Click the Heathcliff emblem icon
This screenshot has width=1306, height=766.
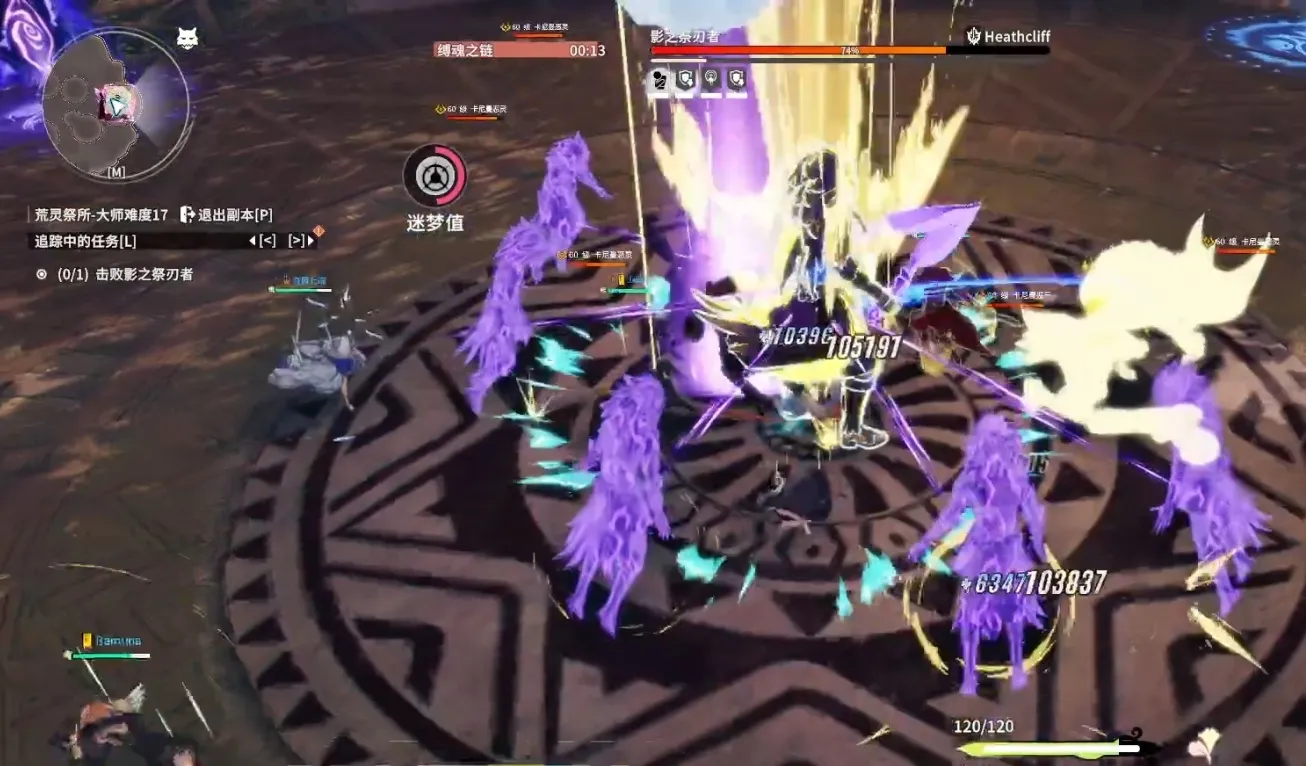coord(973,37)
